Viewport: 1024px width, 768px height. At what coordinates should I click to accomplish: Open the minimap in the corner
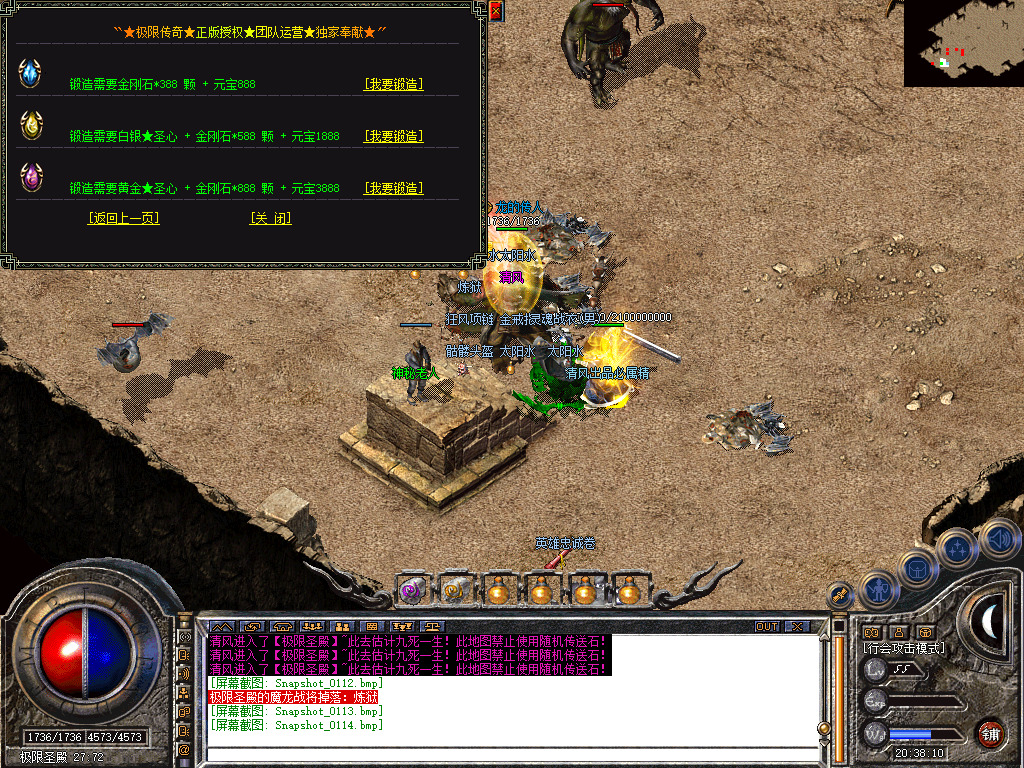tap(963, 42)
